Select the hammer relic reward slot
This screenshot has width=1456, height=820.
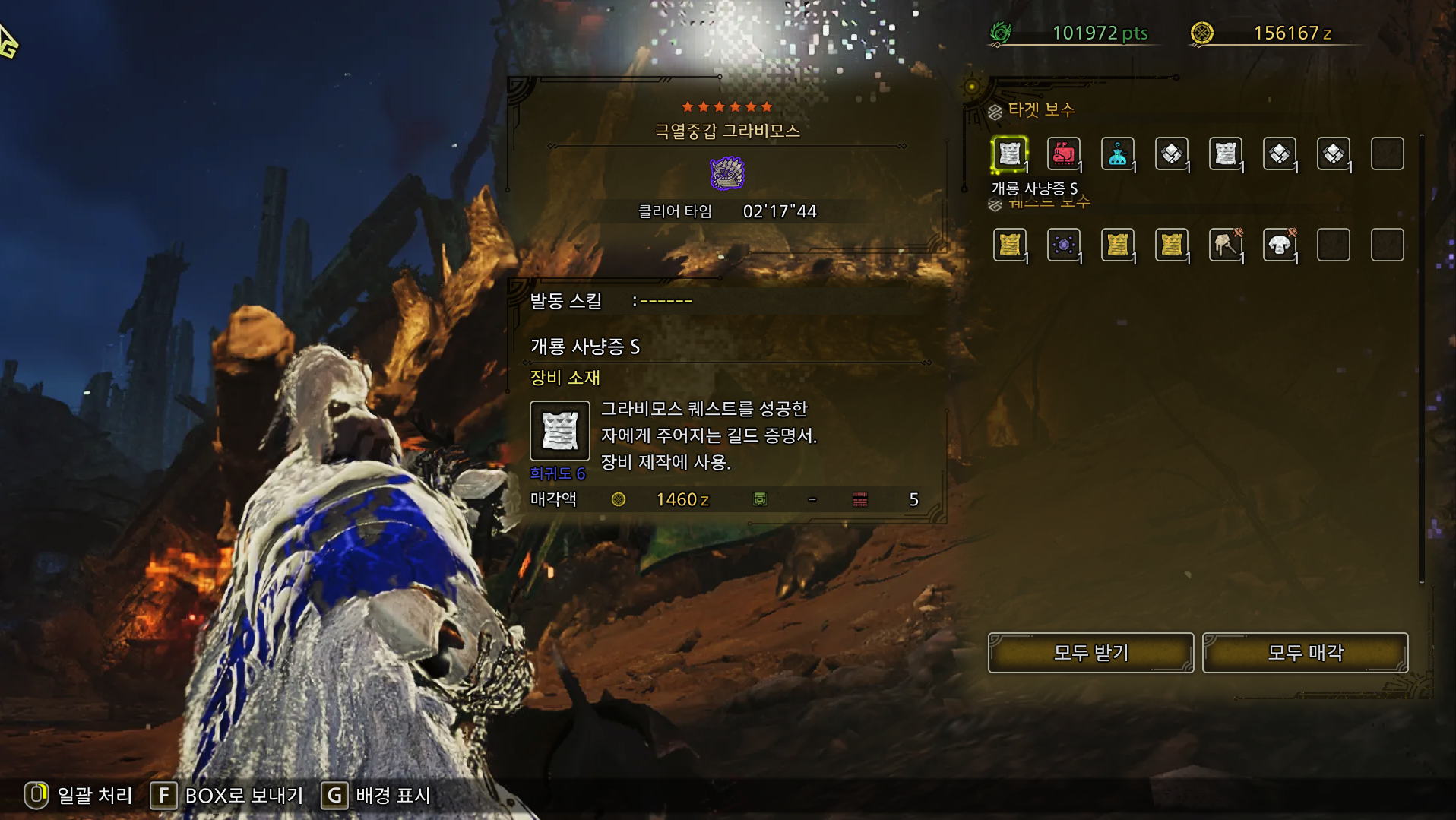pos(1225,245)
